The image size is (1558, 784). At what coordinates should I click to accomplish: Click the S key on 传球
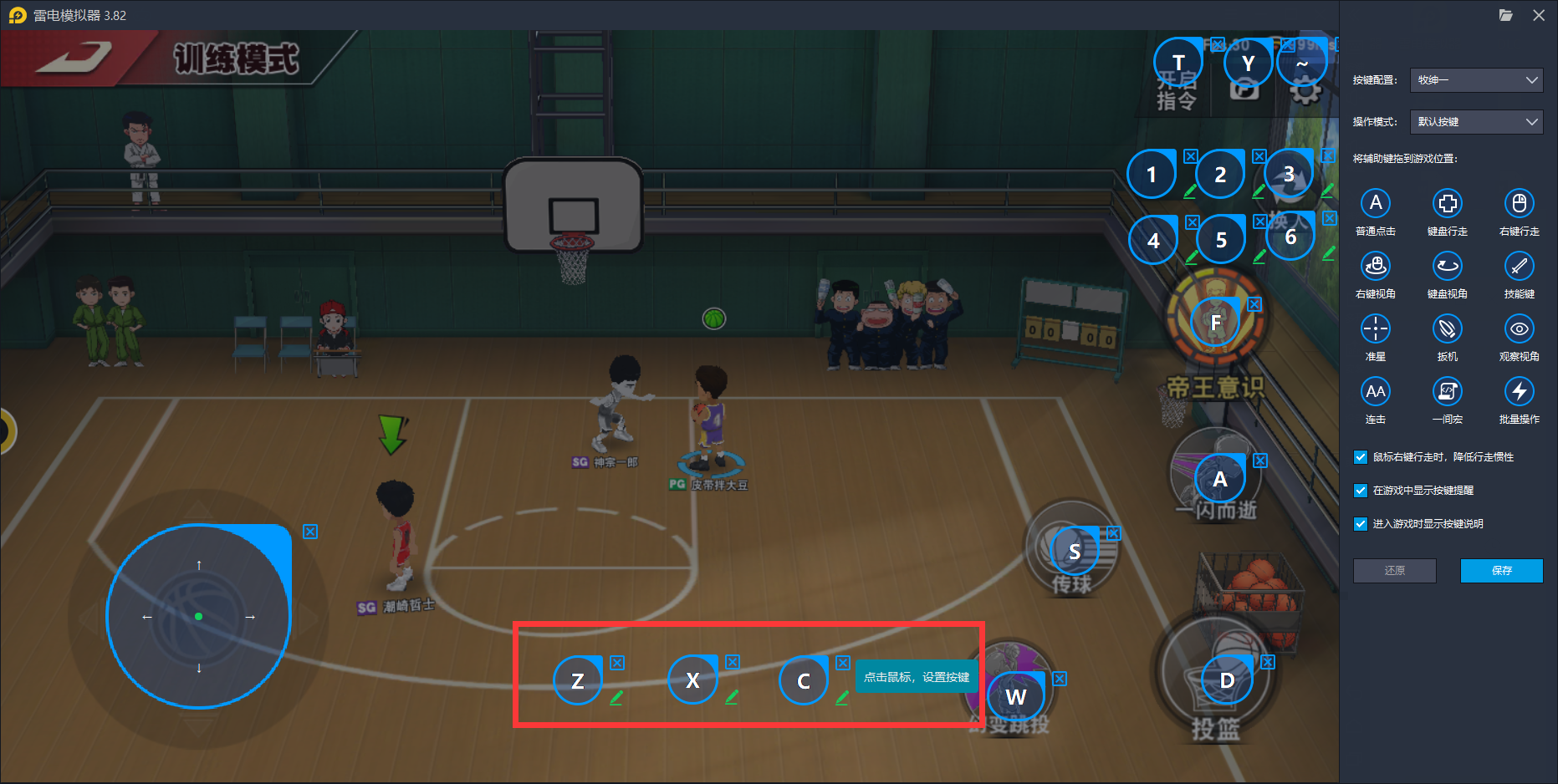(x=1075, y=551)
